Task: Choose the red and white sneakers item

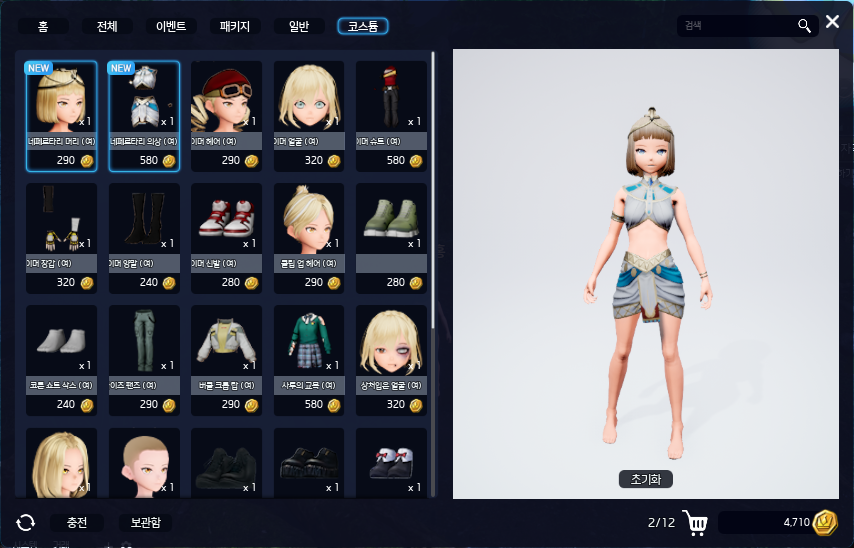Action: click(226, 219)
